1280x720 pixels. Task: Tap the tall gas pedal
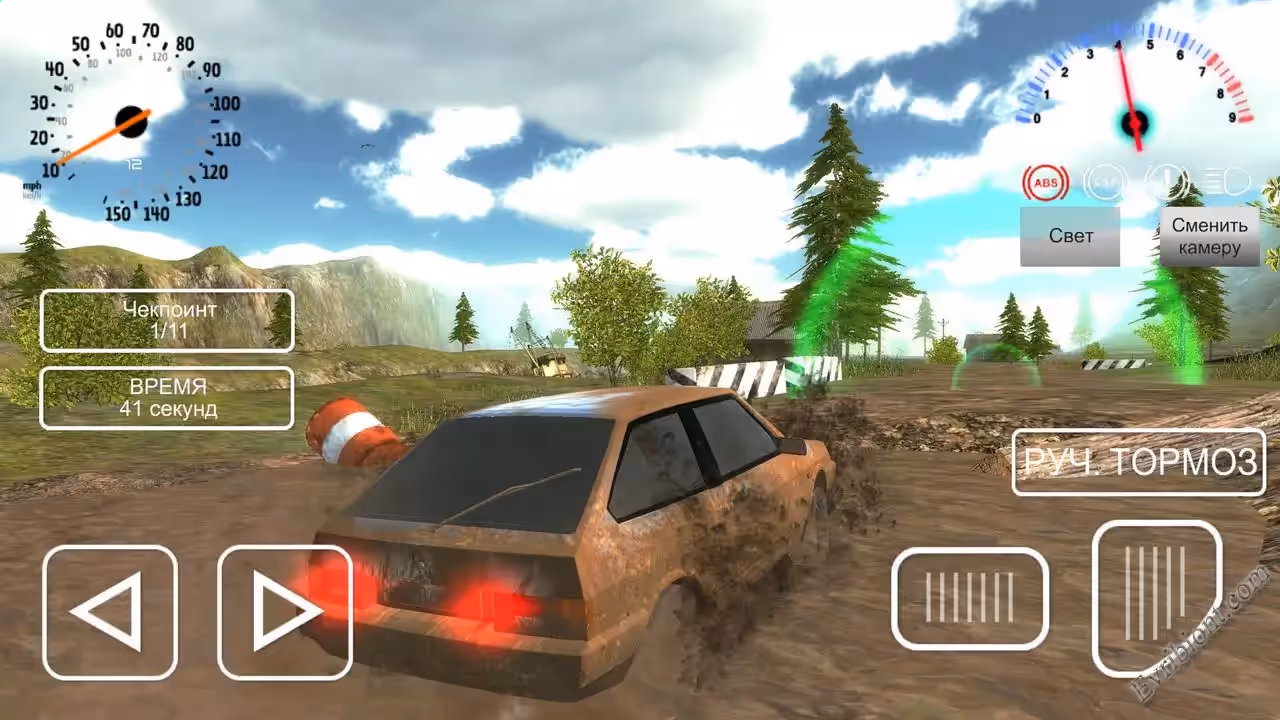[1157, 597]
